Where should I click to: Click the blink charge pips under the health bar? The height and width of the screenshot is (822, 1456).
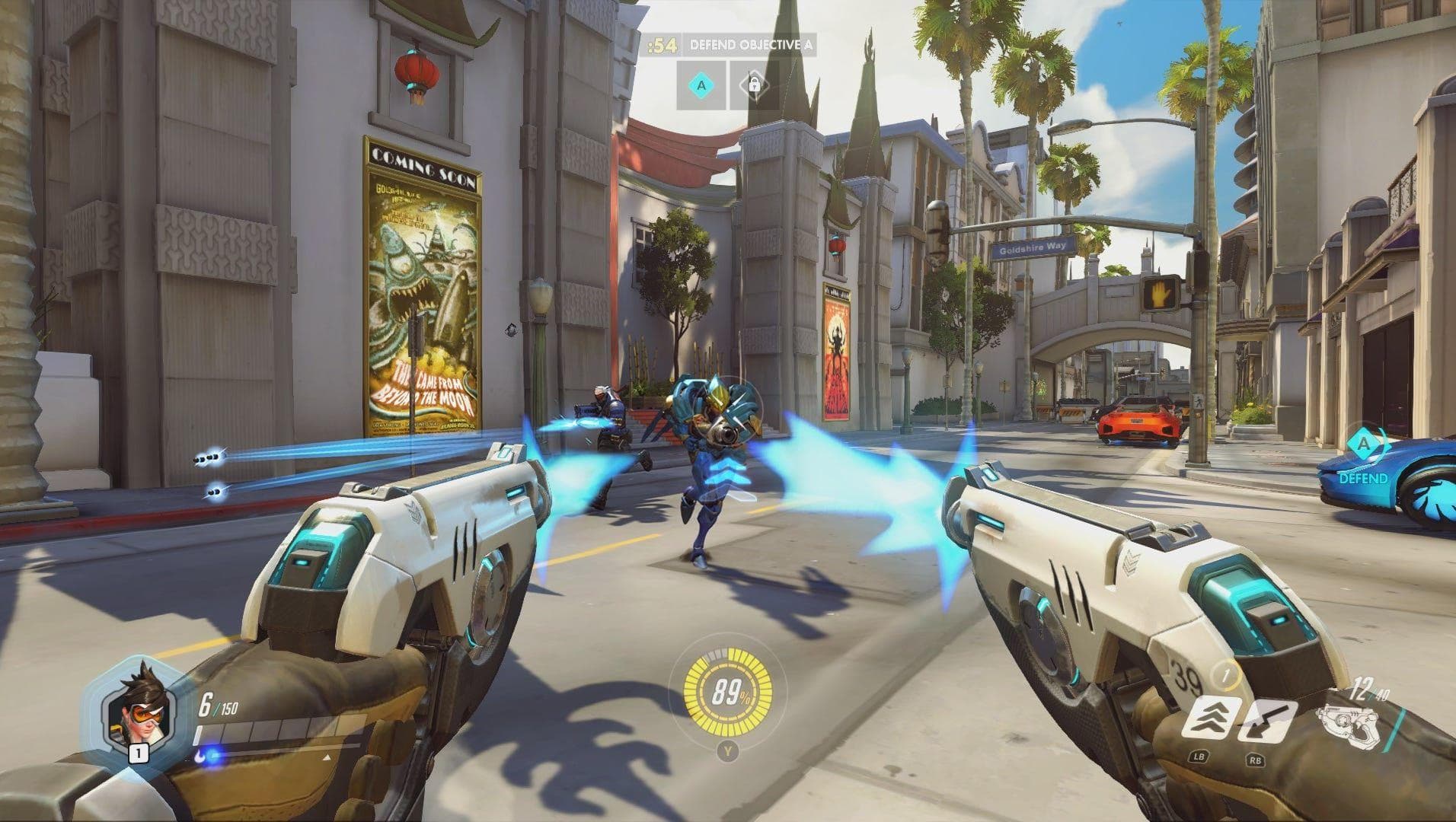point(208,756)
